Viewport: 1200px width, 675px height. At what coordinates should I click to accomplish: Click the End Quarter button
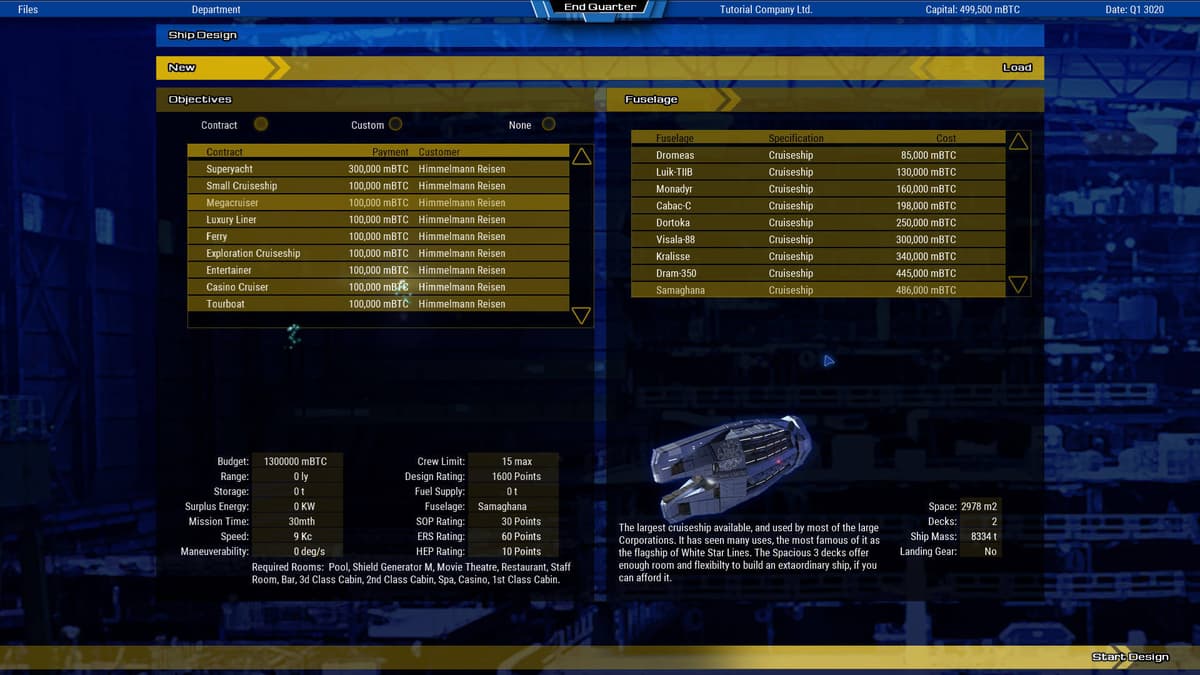point(599,8)
